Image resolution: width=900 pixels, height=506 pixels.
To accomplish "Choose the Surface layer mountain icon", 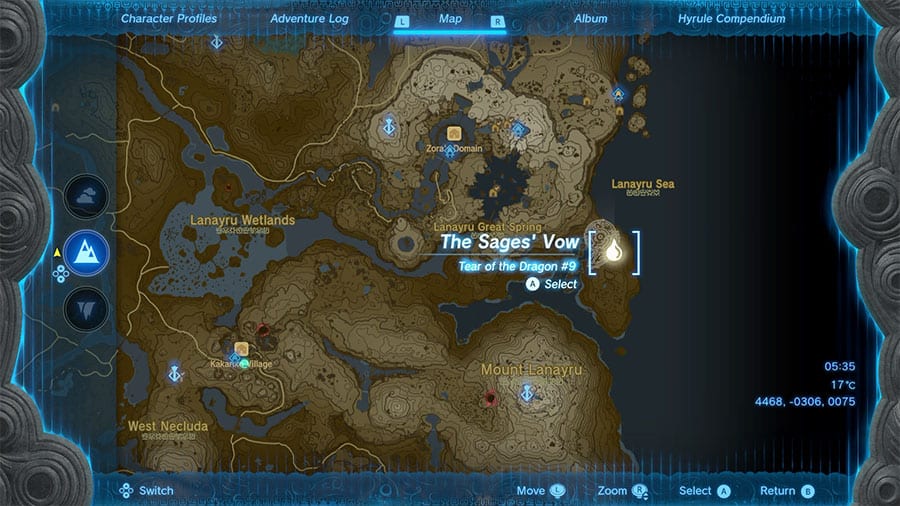I will (x=86, y=250).
